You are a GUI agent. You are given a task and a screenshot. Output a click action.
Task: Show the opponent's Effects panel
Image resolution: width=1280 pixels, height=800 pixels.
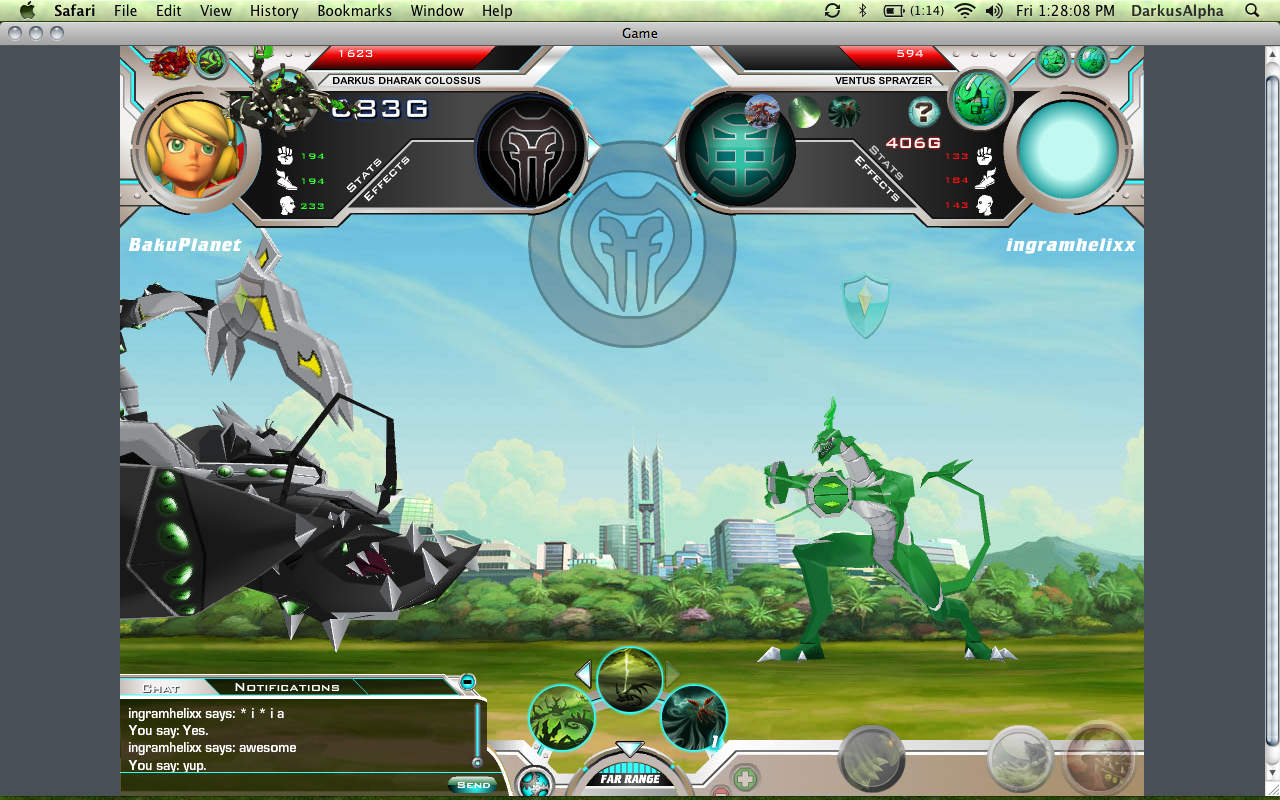click(x=877, y=180)
